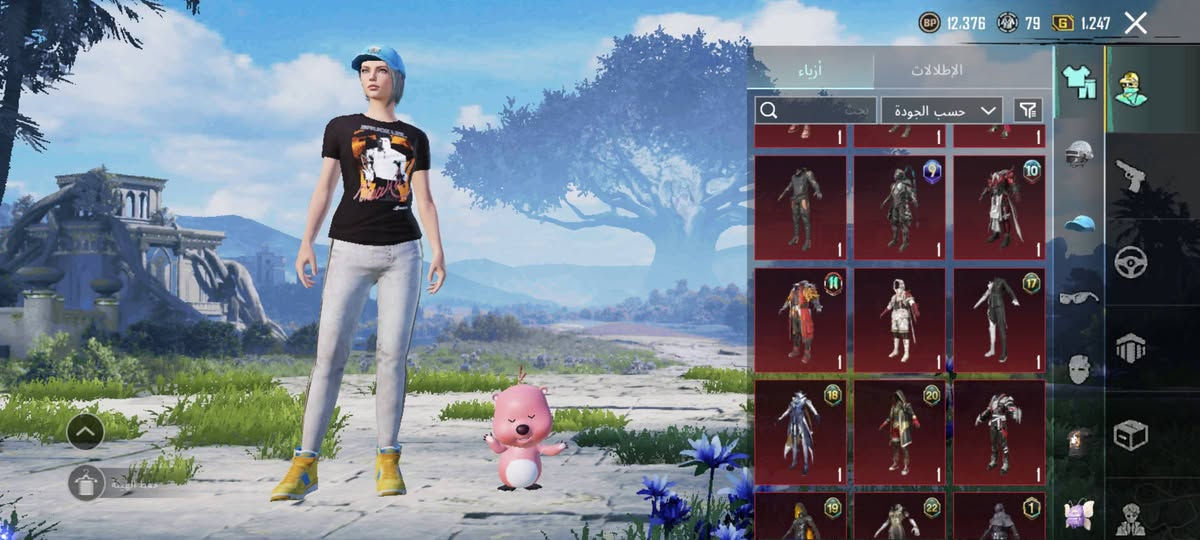The image size is (1200, 540).
Task: Pick the outfit with level 18 badge
Action: 800,432
